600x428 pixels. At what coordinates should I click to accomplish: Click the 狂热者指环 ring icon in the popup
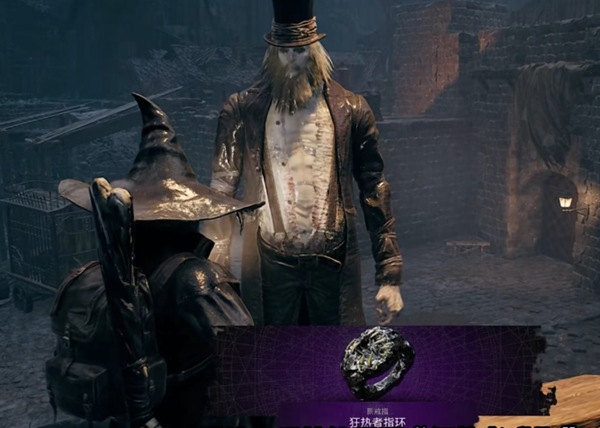coord(377,360)
